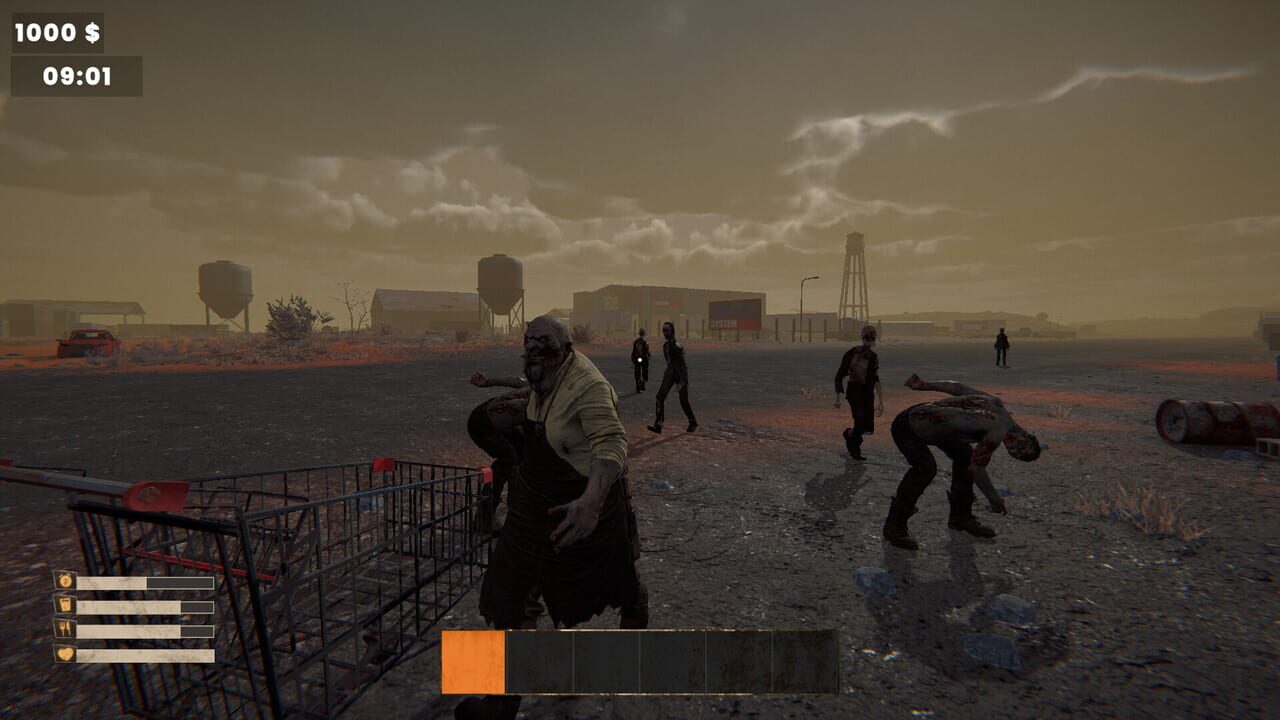Viewport: 1280px width, 720px height.
Task: Click the SYSTEM billboard sign
Action: click(x=737, y=313)
